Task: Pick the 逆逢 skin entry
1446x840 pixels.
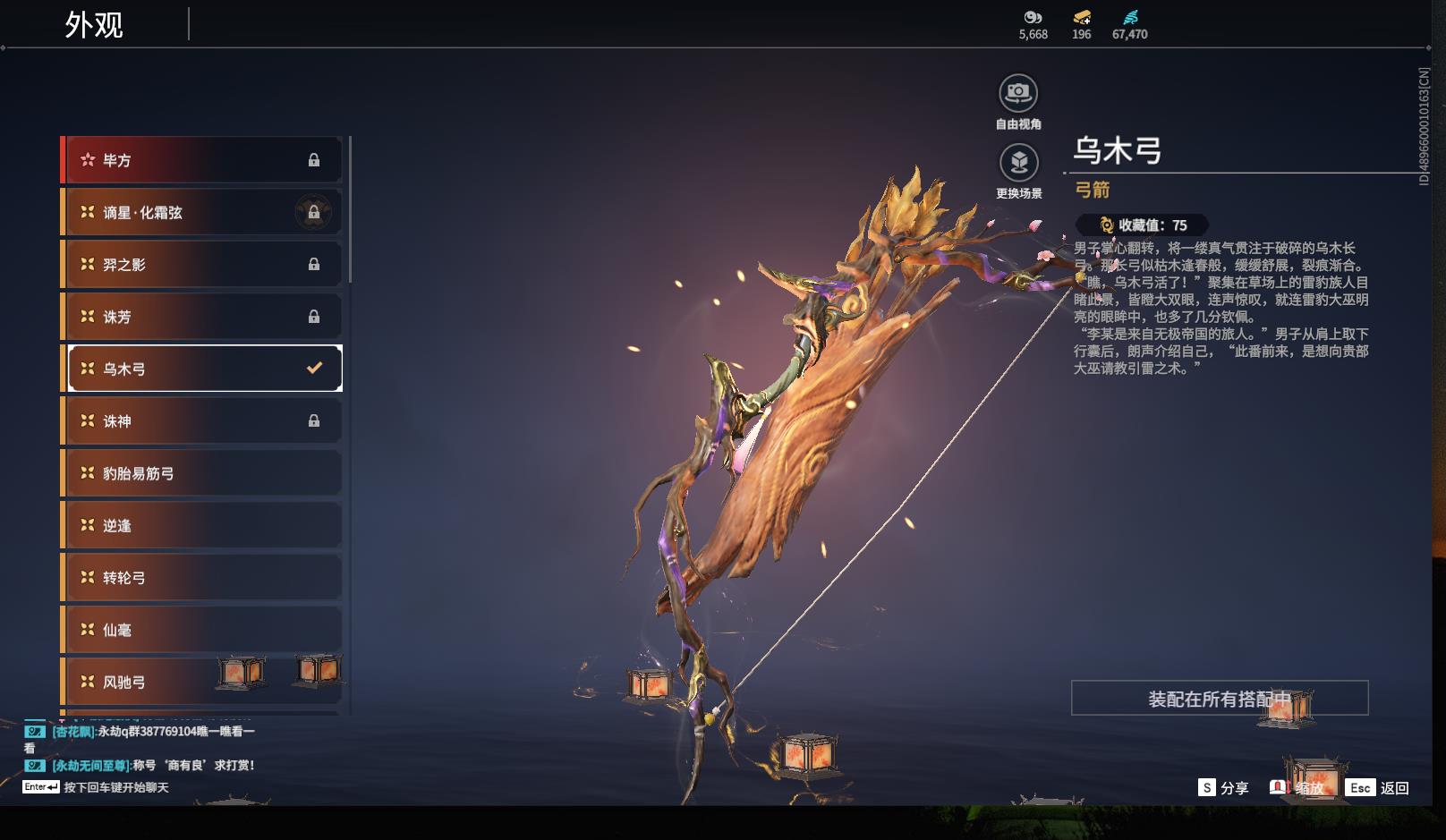Action: pos(202,526)
